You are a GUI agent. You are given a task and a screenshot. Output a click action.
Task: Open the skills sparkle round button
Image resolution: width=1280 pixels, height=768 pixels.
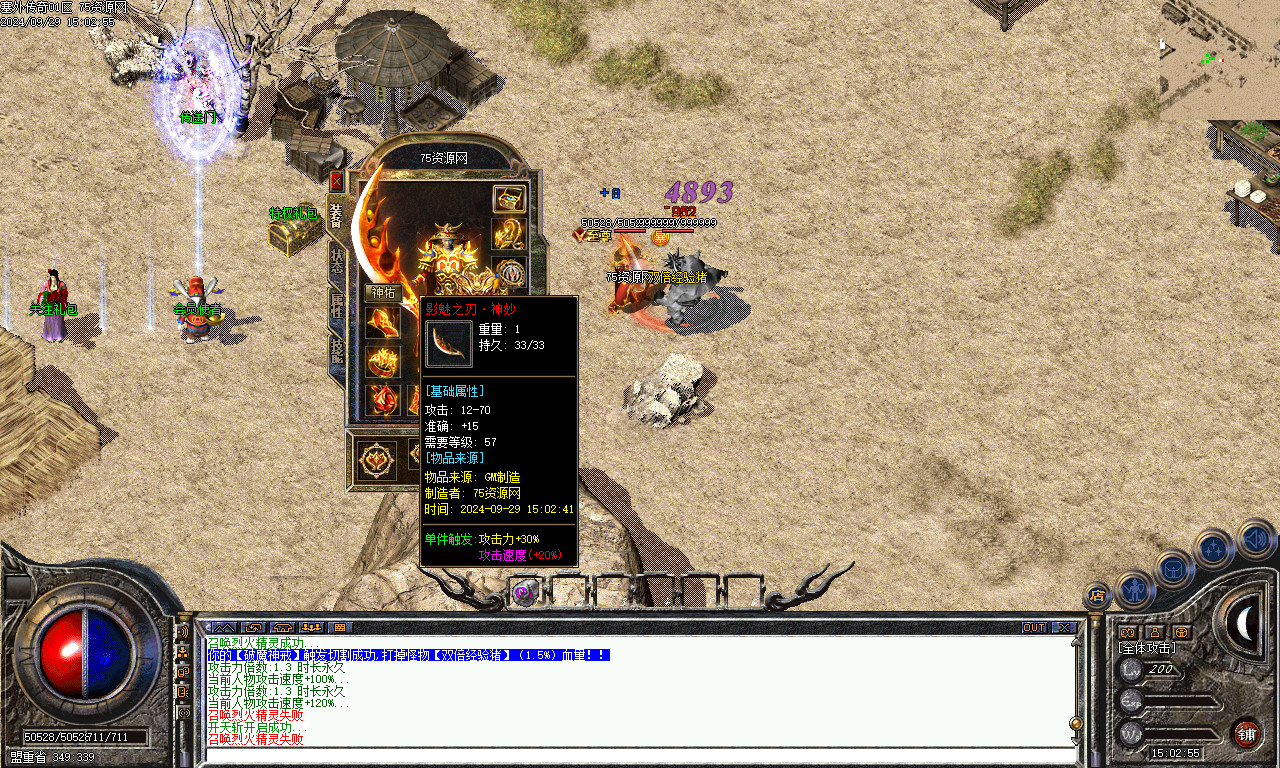coord(1213,548)
